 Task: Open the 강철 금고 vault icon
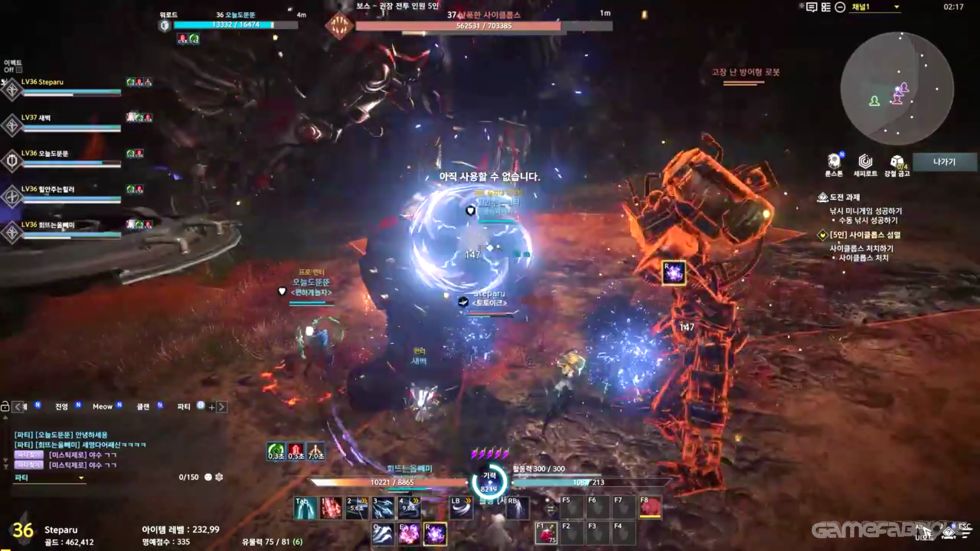click(x=897, y=163)
